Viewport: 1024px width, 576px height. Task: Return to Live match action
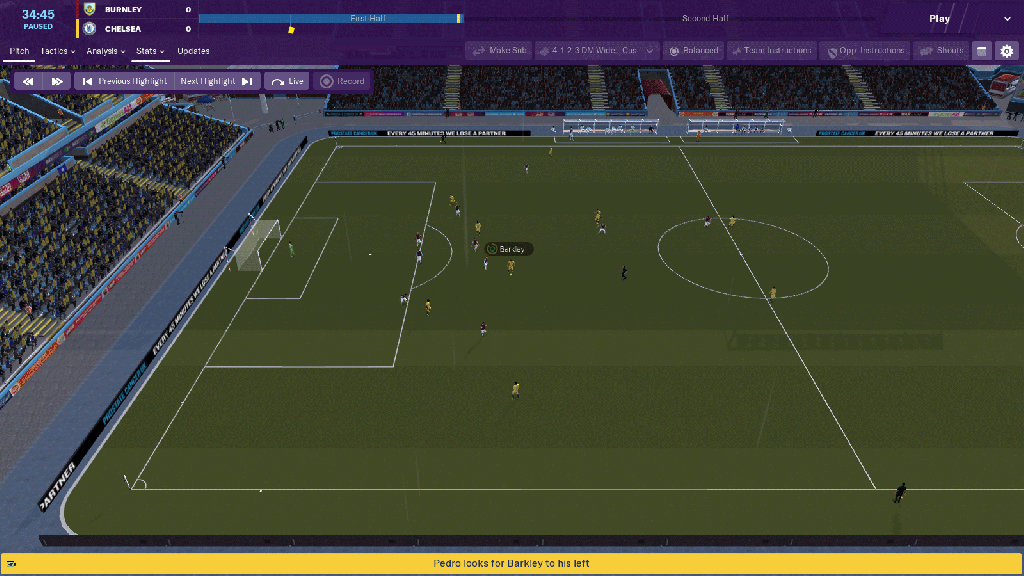point(288,81)
